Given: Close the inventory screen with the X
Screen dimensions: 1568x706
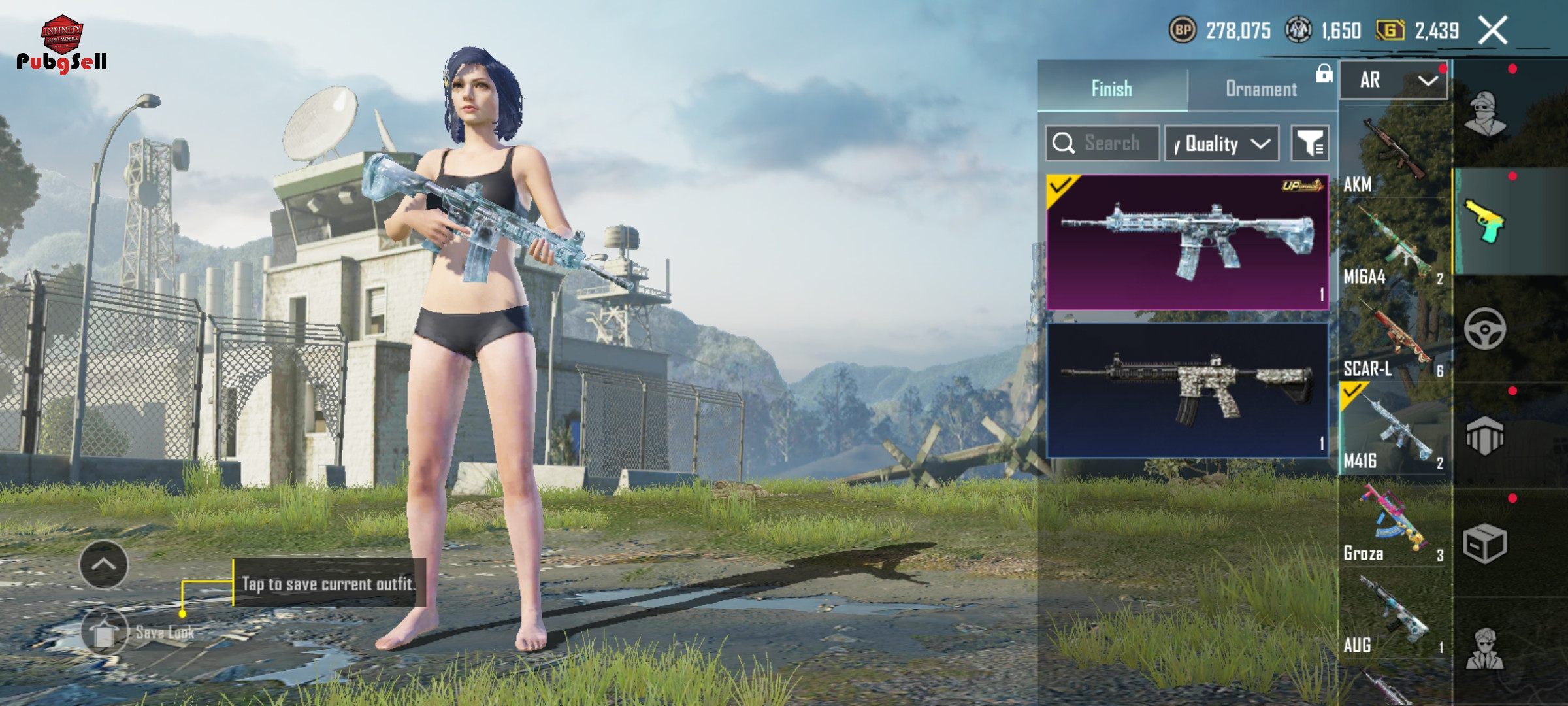Looking at the screenshot, I should pos(1494,30).
